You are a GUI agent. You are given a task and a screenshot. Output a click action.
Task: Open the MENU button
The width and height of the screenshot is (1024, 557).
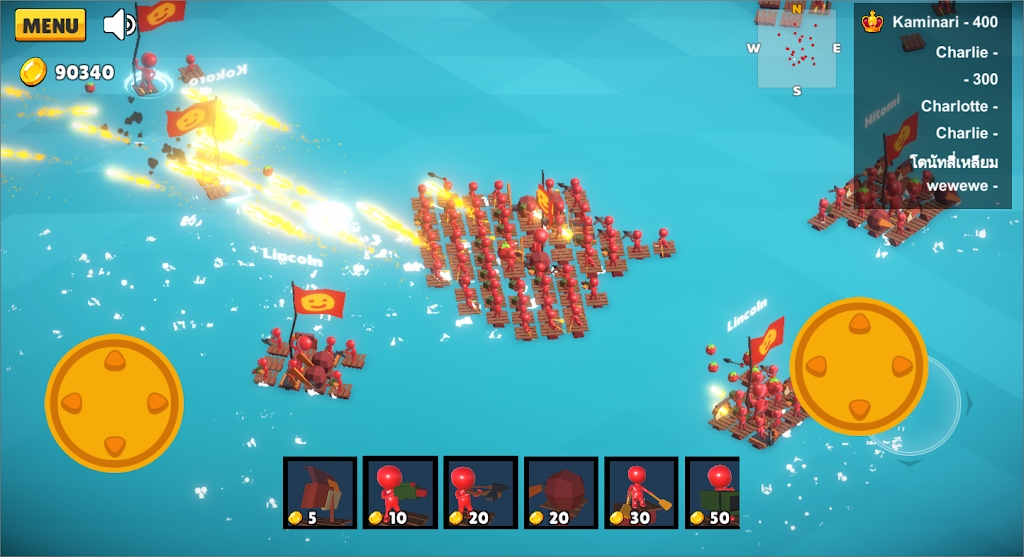click(50, 25)
